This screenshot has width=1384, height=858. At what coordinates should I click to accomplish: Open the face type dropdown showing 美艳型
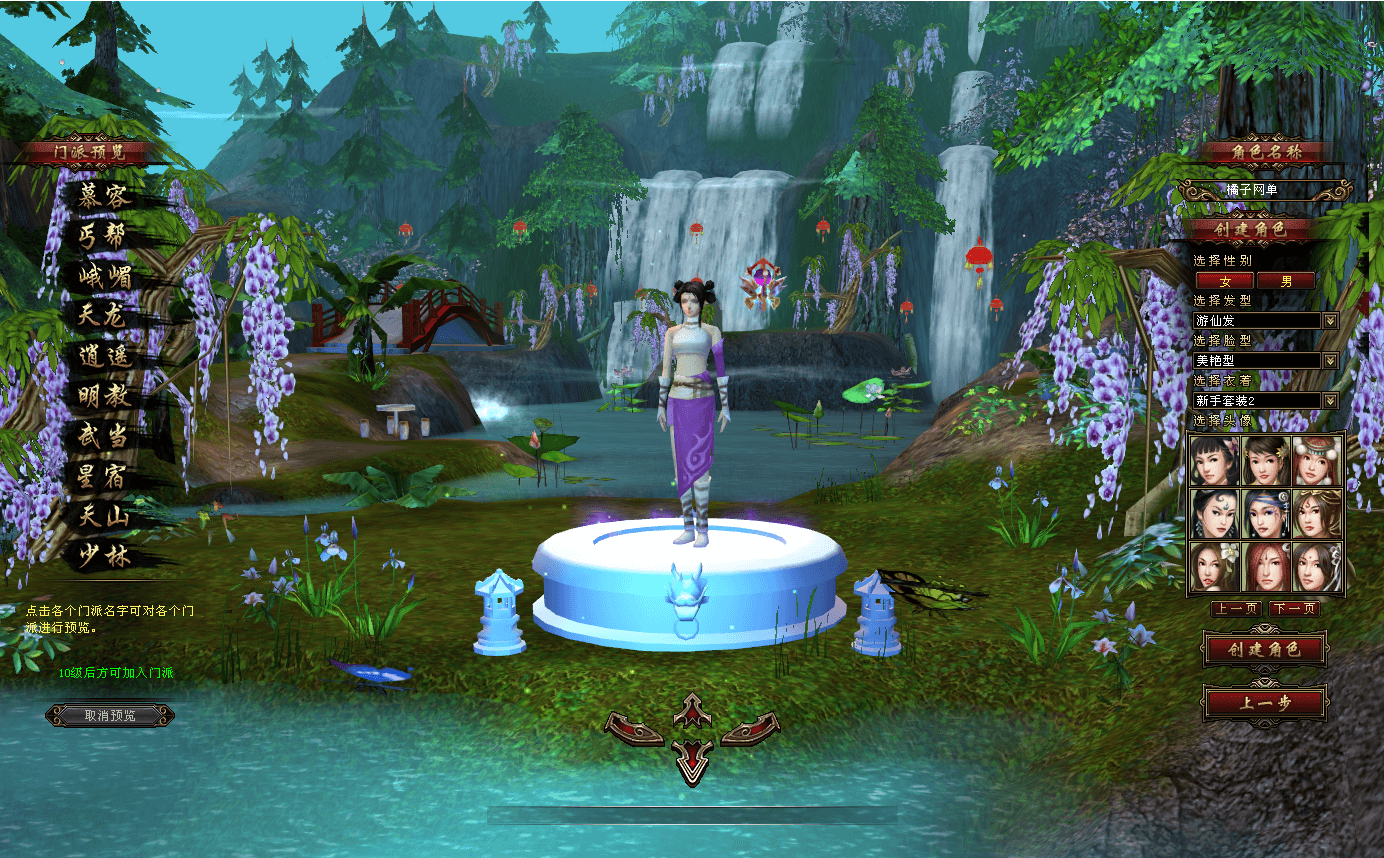tap(1330, 361)
